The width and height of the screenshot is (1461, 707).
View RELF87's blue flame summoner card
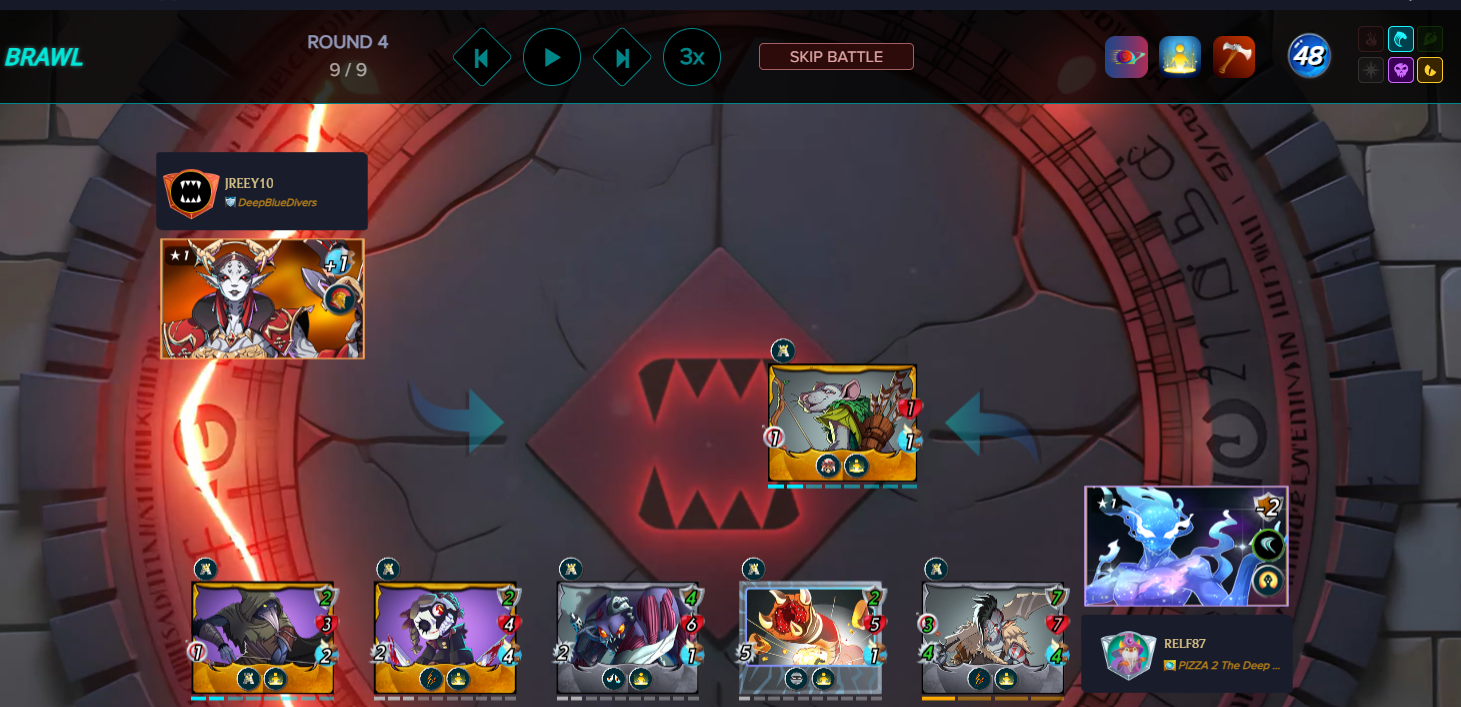(x=1186, y=546)
